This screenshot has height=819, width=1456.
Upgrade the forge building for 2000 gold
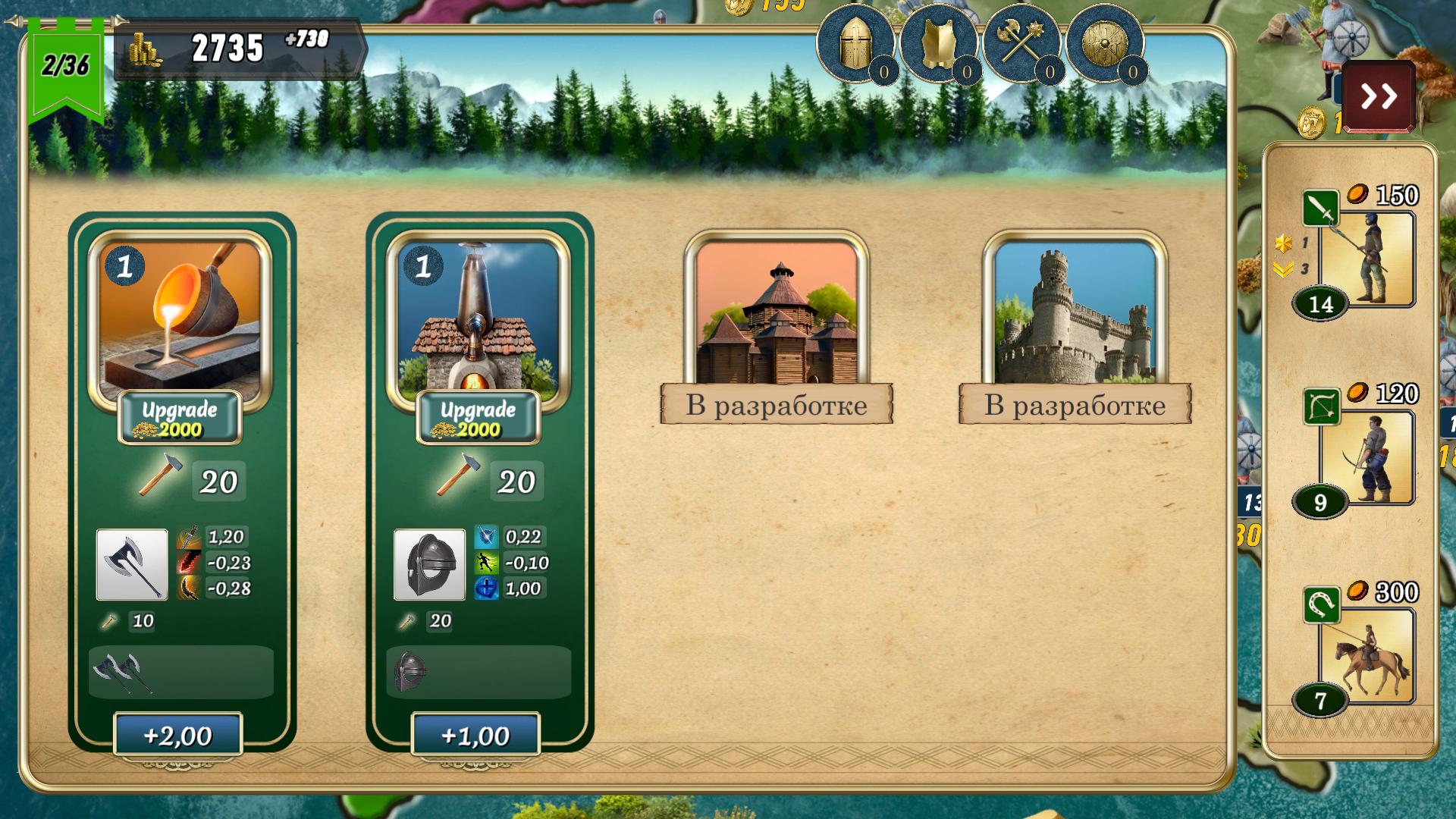point(478,418)
